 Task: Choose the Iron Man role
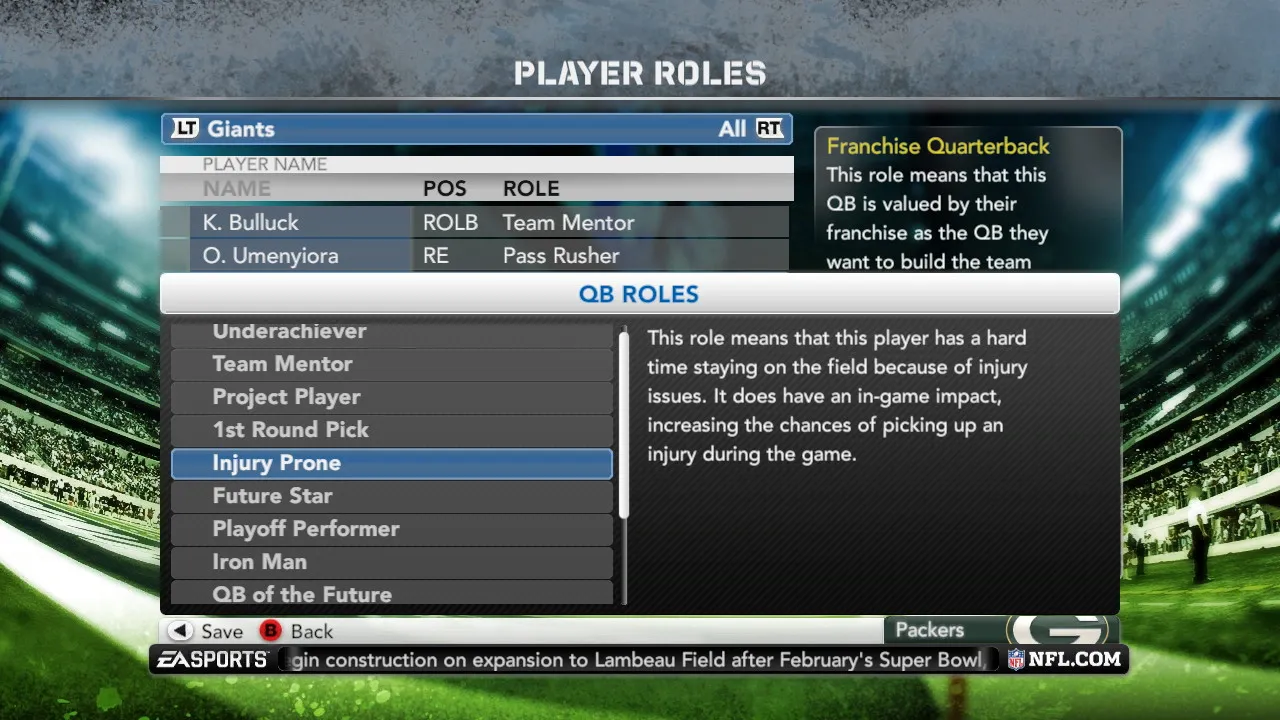391,562
